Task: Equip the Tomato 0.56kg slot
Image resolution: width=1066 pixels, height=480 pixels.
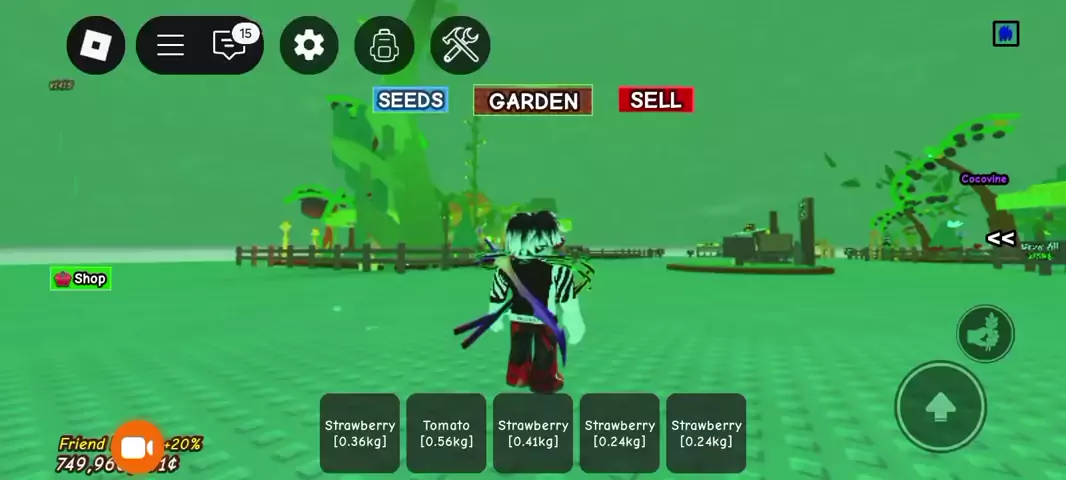Action: coord(446,433)
